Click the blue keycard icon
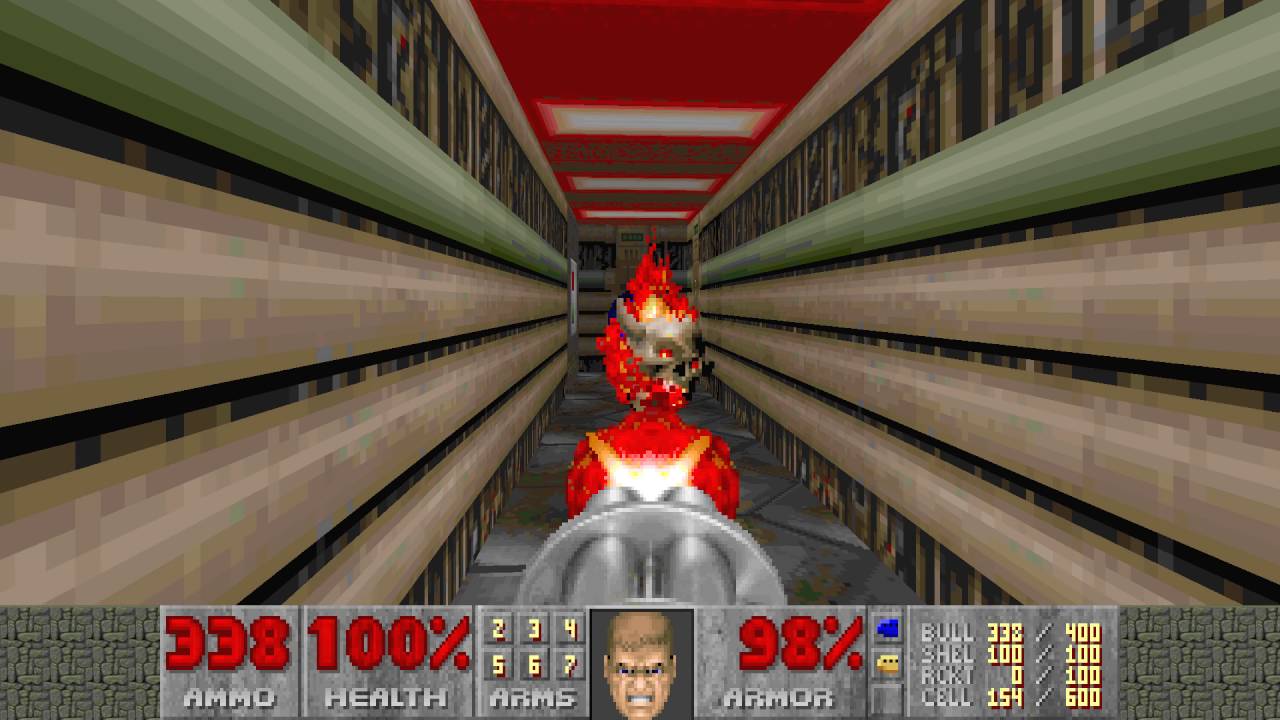 pos(887,629)
